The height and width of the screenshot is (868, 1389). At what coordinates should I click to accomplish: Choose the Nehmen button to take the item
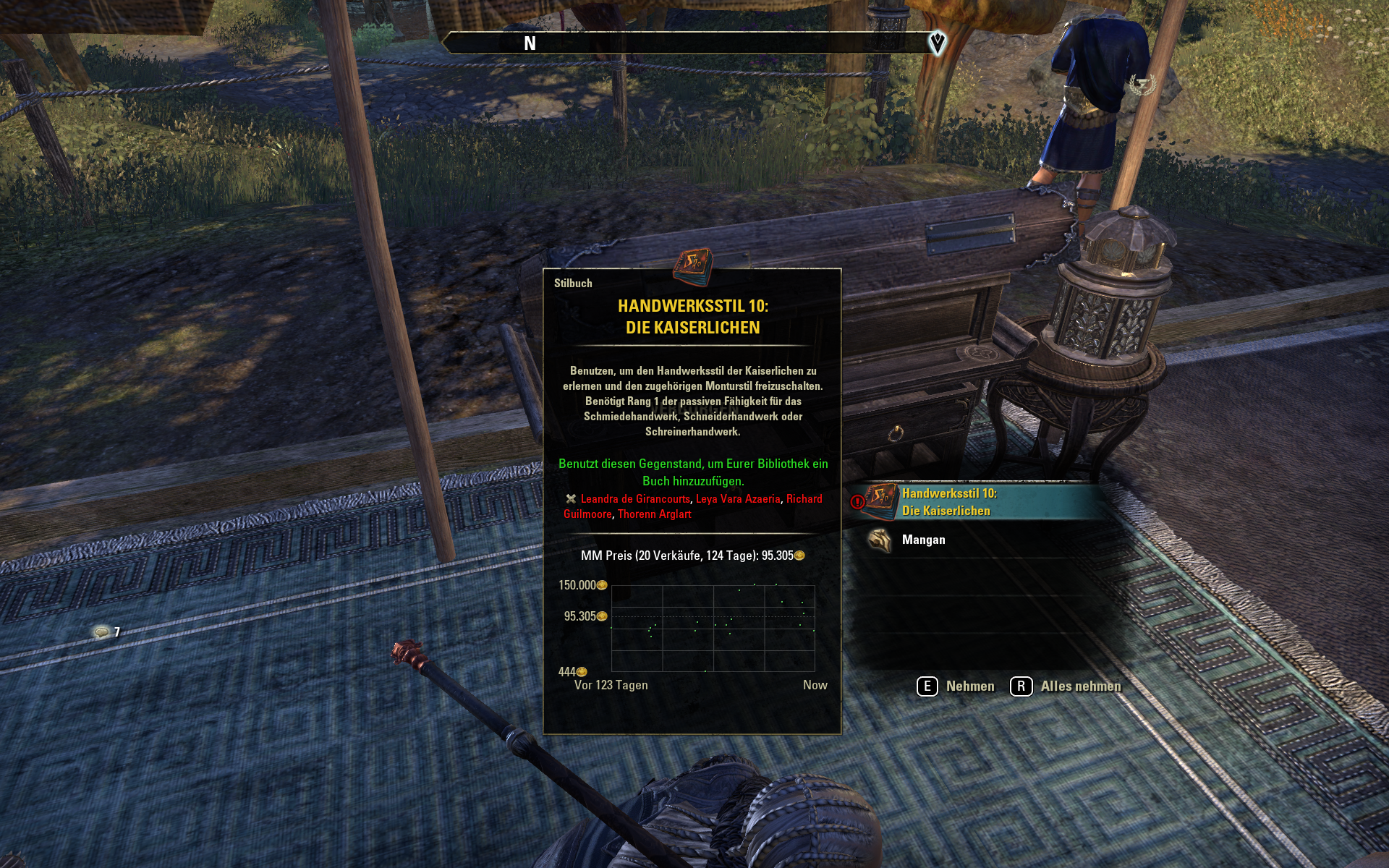pos(956,686)
